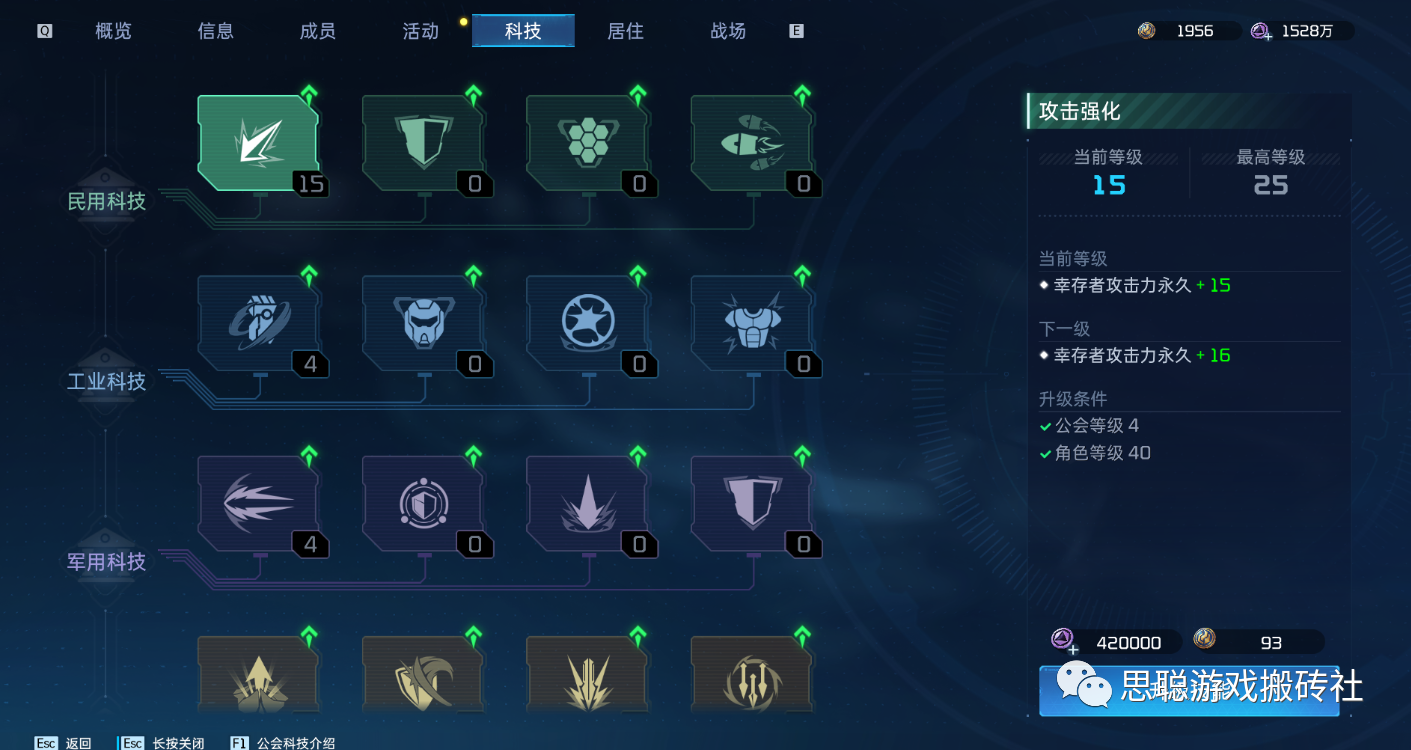Viewport: 1411px width, 750px height.
Task: Go to the 战场 tab
Action: [728, 31]
